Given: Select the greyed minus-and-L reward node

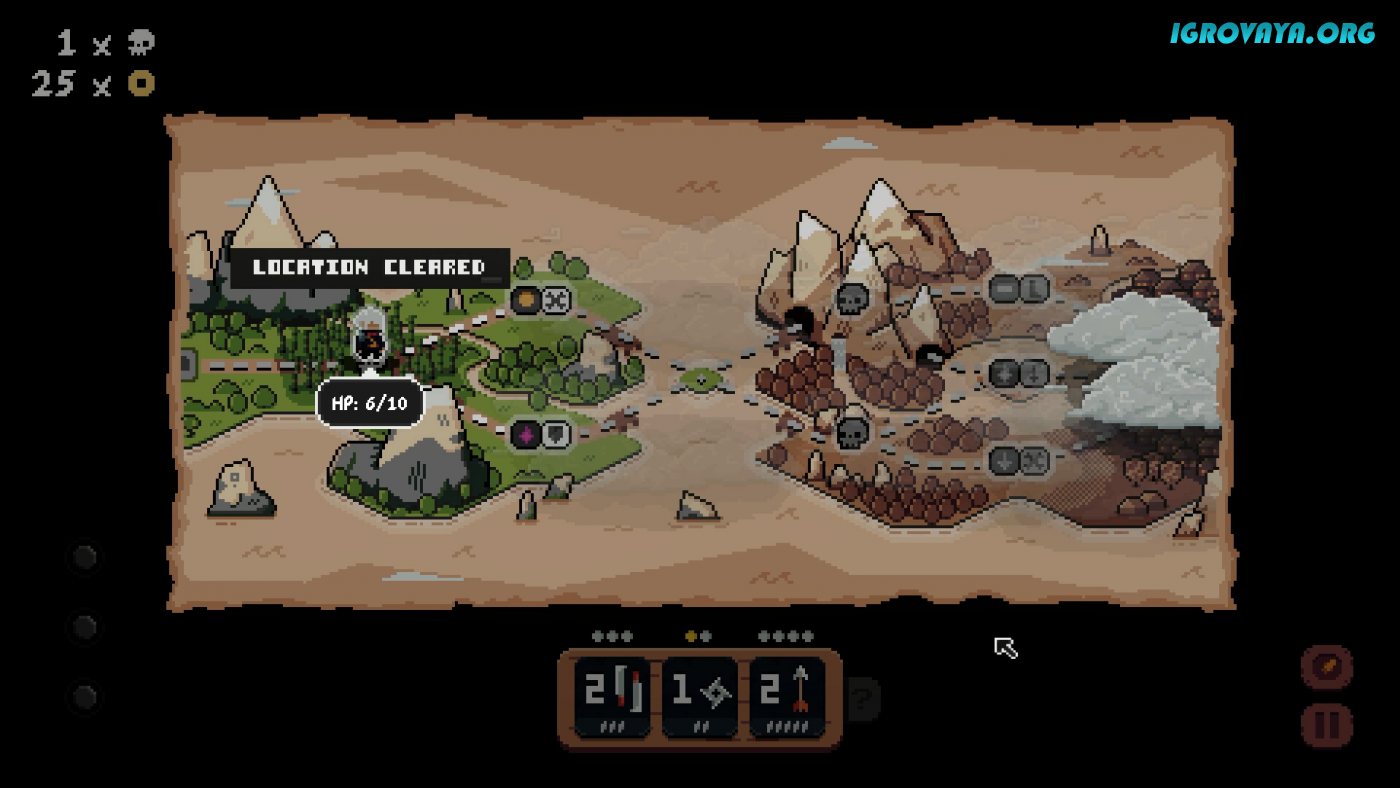Looking at the screenshot, I should click(x=1019, y=289).
